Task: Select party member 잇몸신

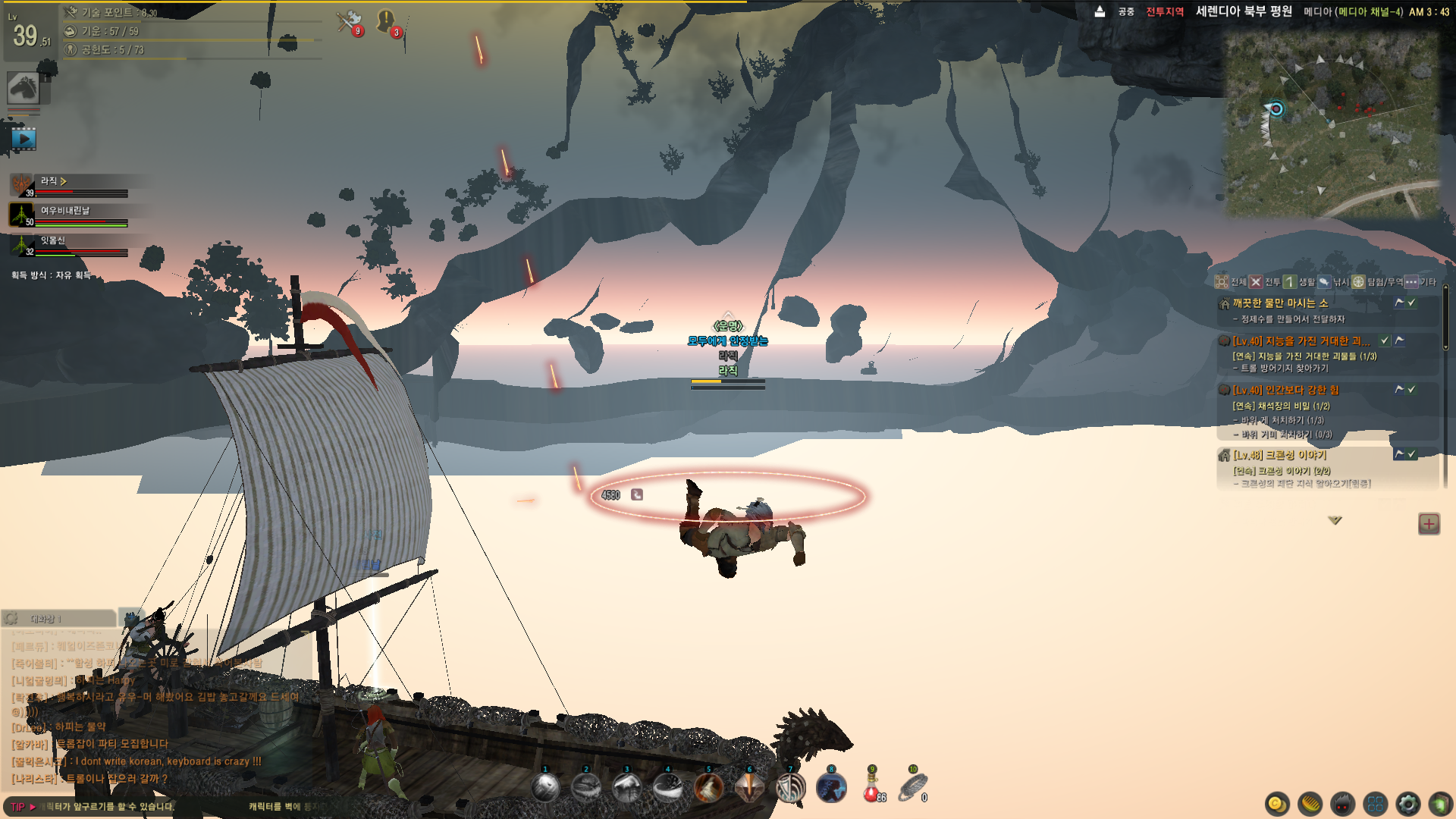Action: pyautogui.click(x=53, y=241)
